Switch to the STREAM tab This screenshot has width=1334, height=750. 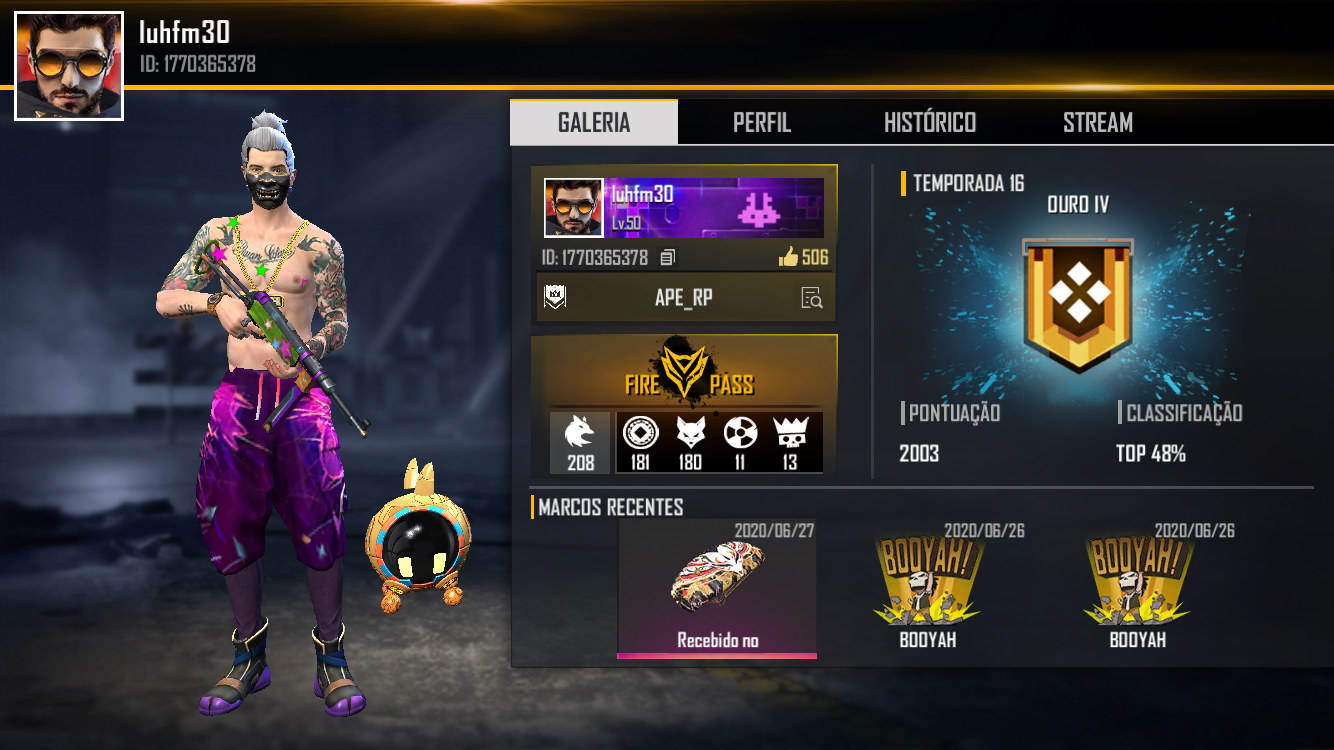1097,122
